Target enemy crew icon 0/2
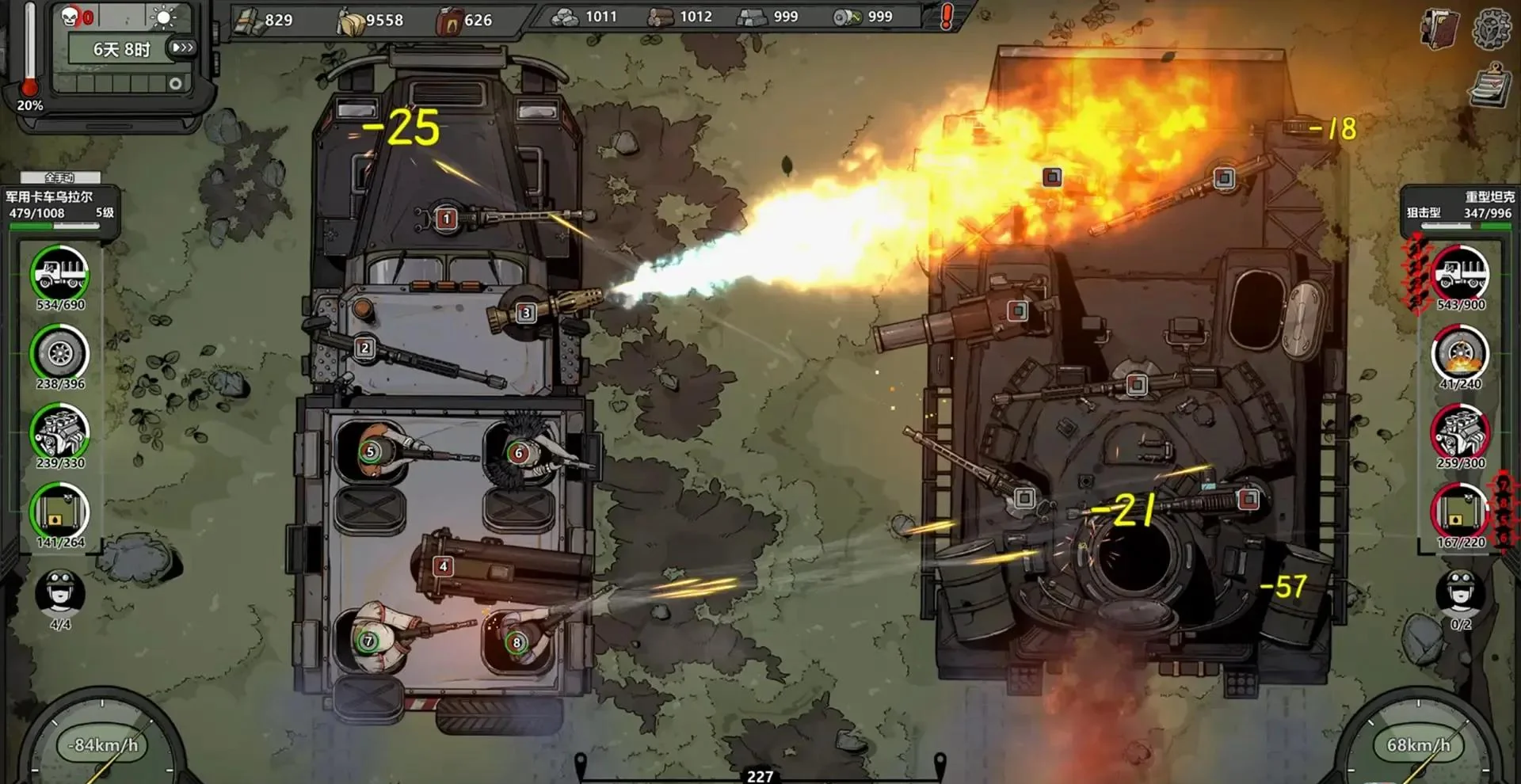Viewport: 1521px width, 784px height. pyautogui.click(x=1461, y=592)
